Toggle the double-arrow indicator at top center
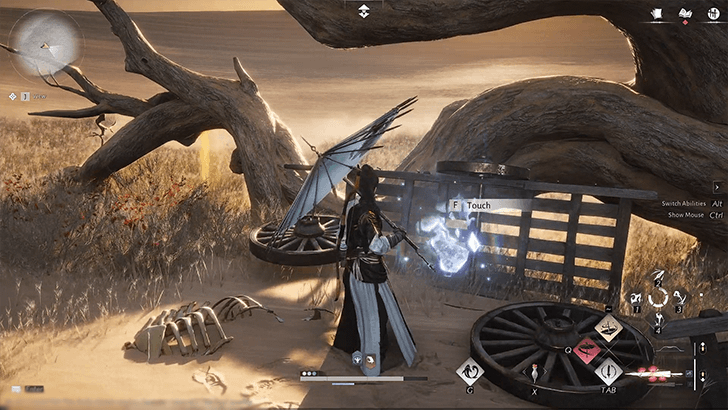The image size is (728, 410). (x=364, y=11)
